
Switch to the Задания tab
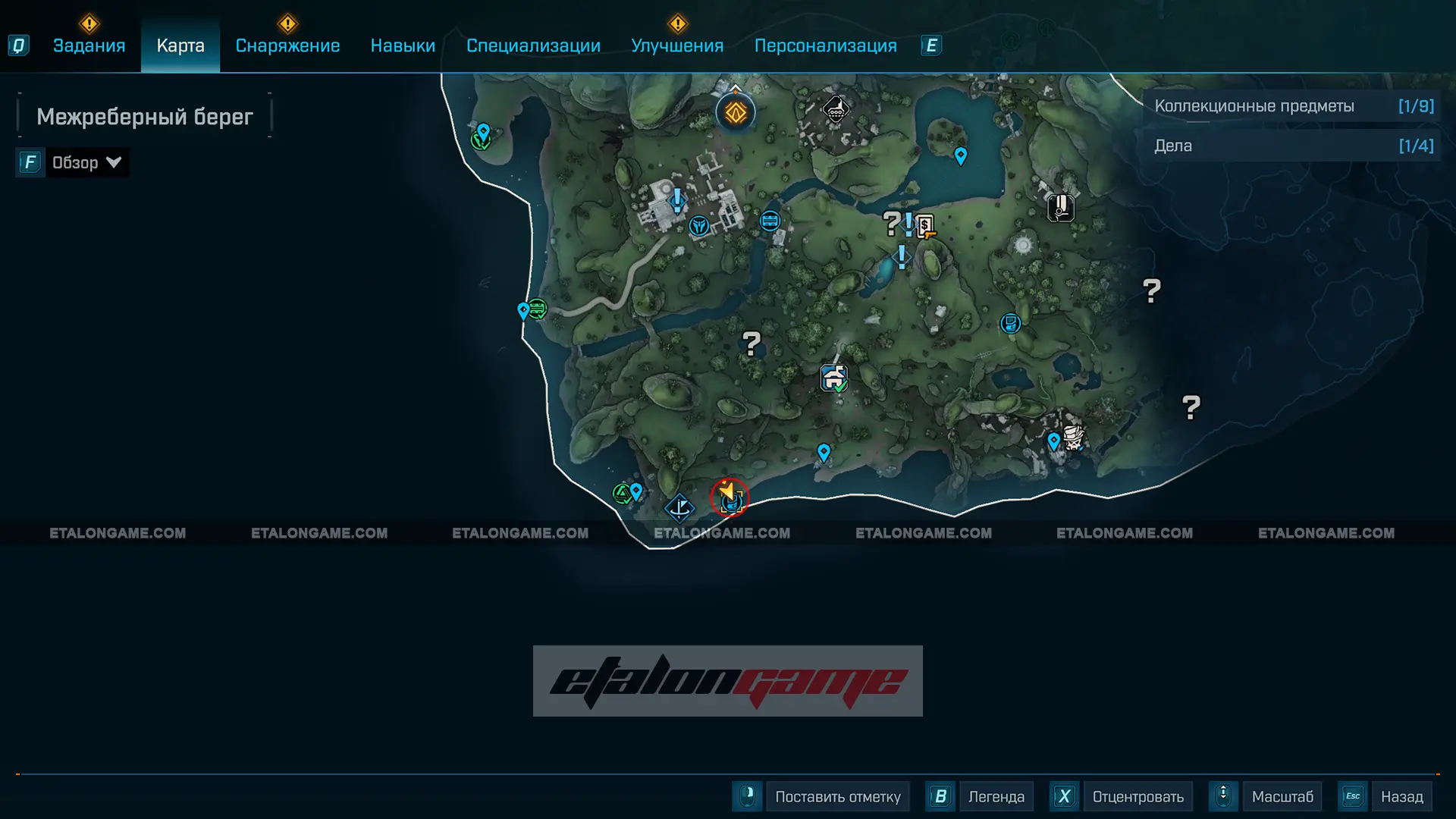pos(89,45)
